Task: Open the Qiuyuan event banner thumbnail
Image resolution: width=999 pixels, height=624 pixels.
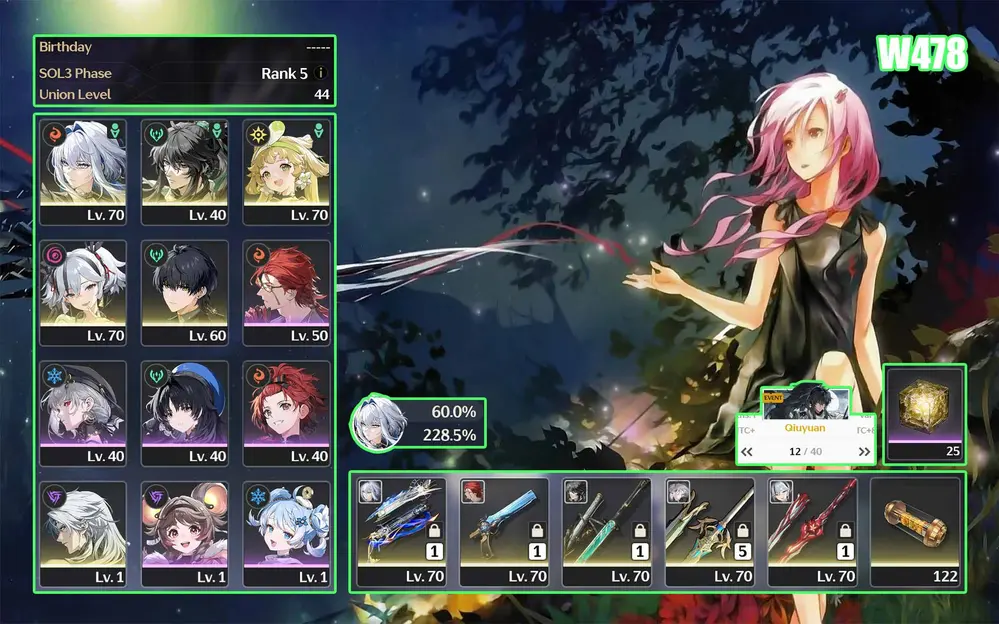Action: click(806, 404)
